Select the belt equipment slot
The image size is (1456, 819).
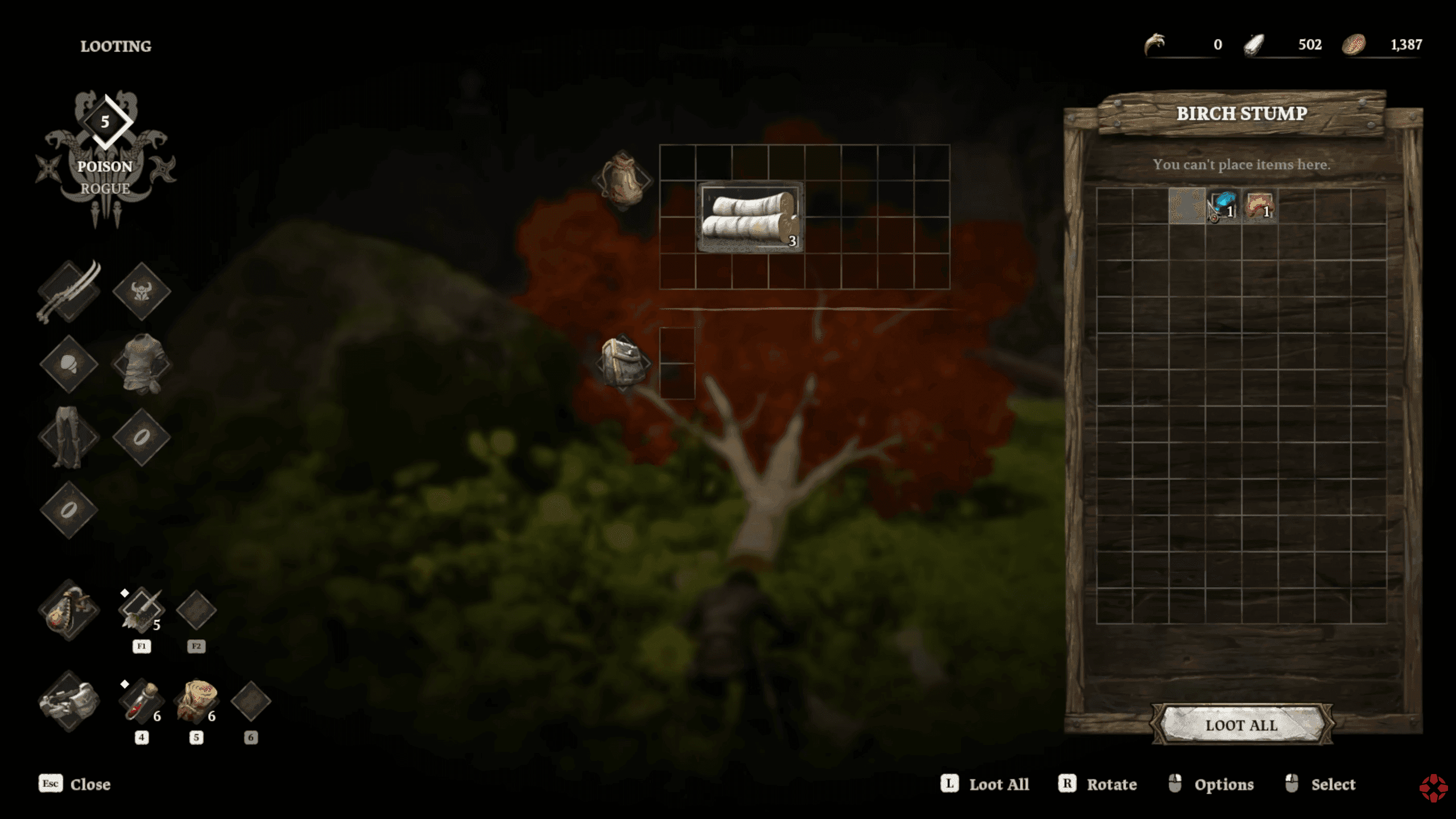click(69, 701)
